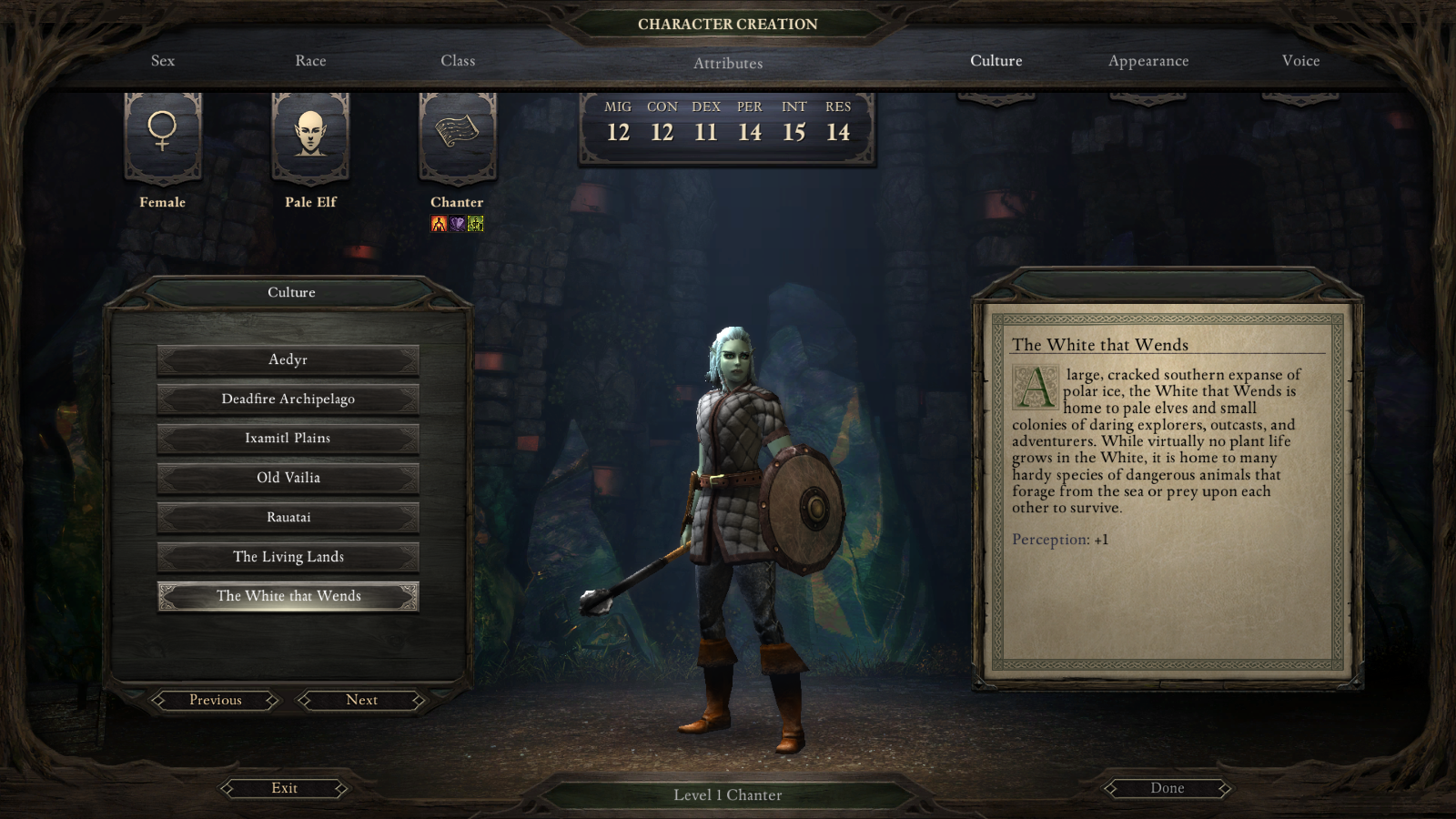The height and width of the screenshot is (819, 1456).
Task: Select the Aedyr culture
Action: [x=288, y=359]
